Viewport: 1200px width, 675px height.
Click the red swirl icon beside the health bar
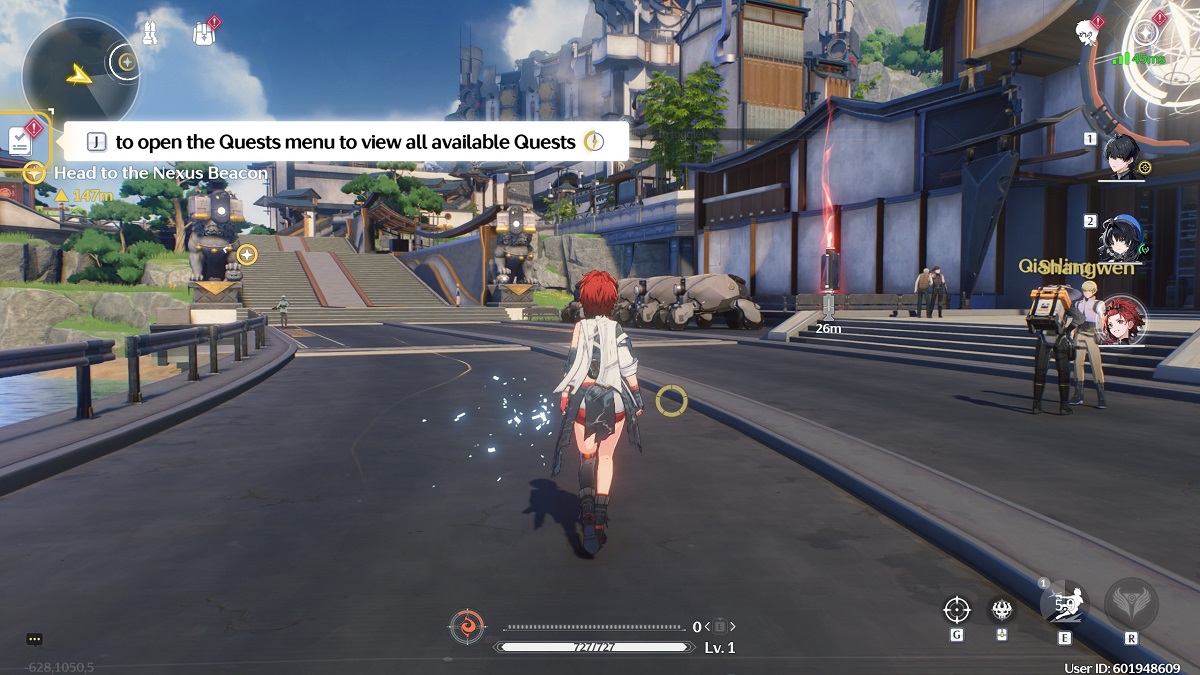[466, 627]
